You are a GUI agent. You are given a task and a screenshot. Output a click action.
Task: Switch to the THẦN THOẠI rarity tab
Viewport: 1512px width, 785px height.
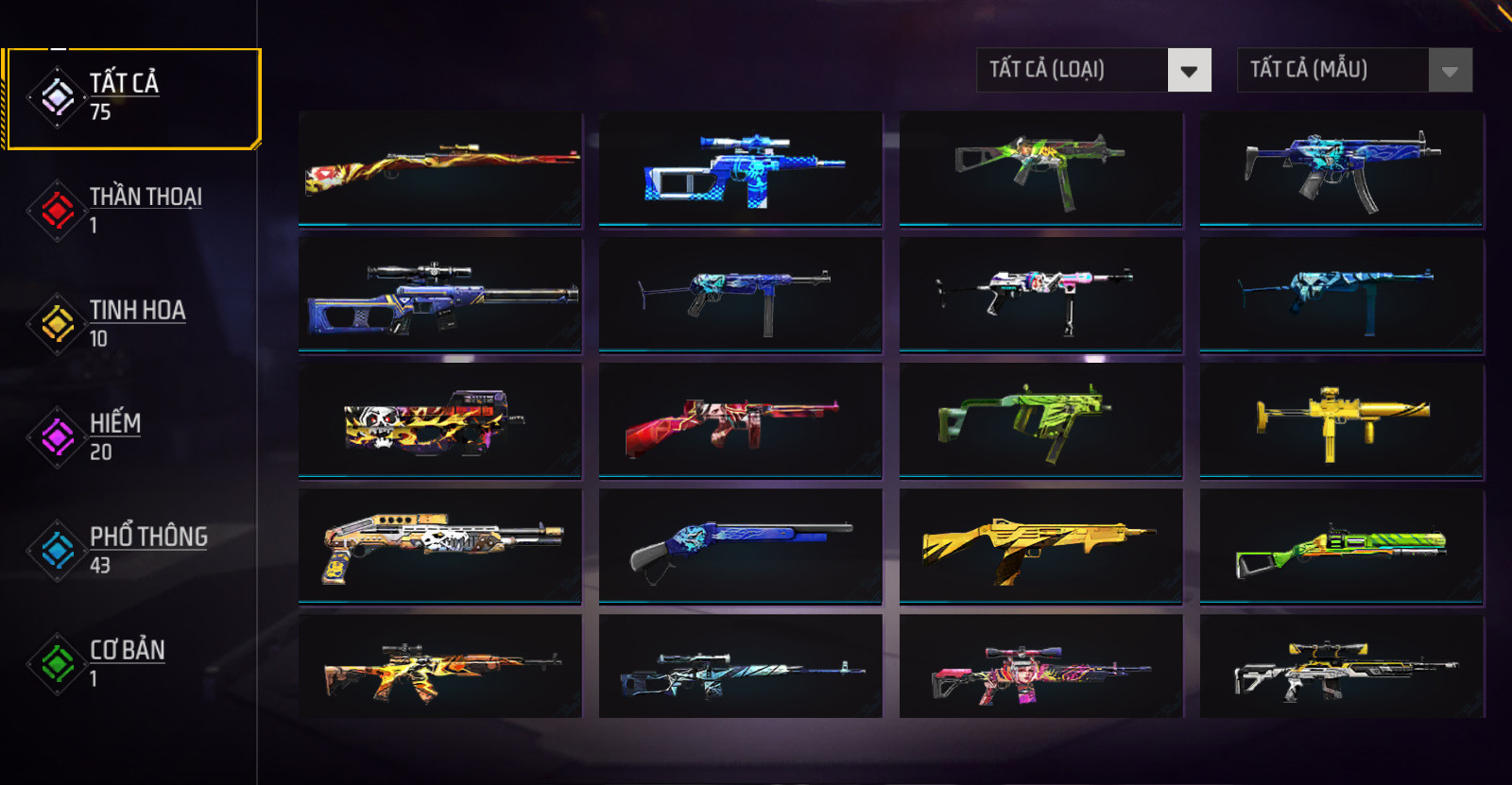coord(132,210)
